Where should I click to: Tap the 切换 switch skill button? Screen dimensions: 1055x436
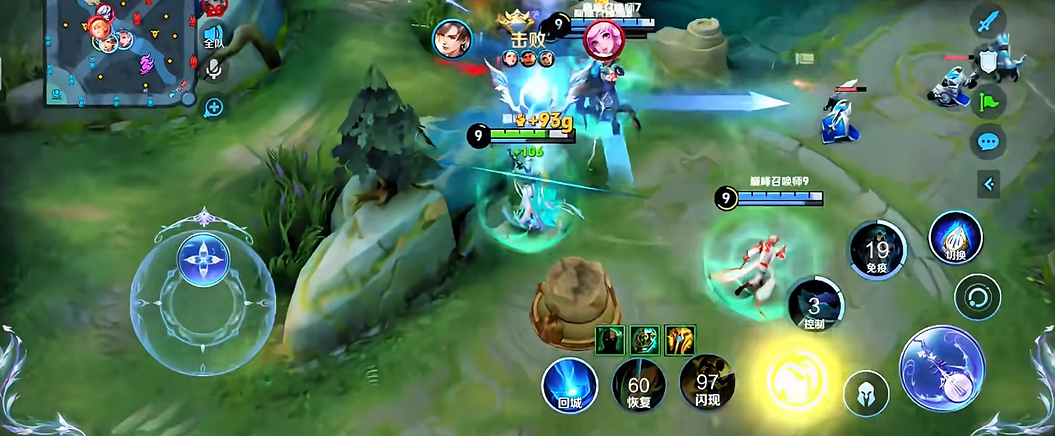[955, 238]
